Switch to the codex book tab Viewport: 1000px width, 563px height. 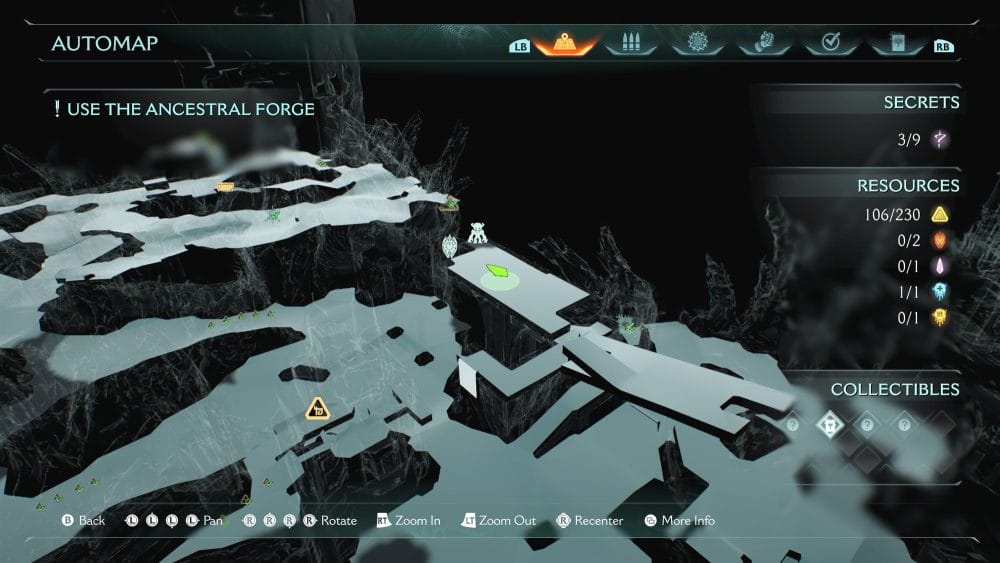[x=894, y=44]
